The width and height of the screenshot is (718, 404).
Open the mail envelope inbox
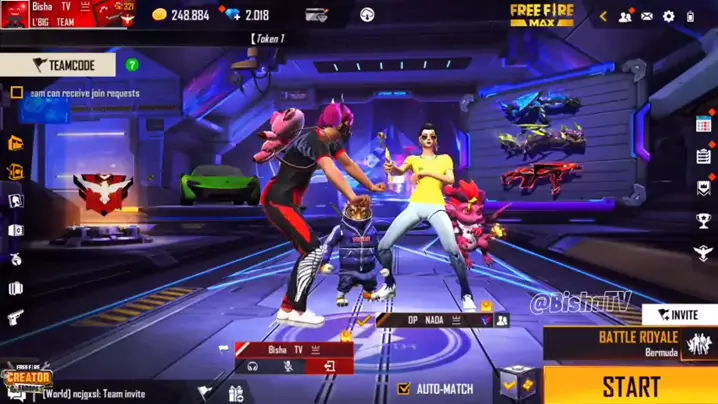coord(647,16)
